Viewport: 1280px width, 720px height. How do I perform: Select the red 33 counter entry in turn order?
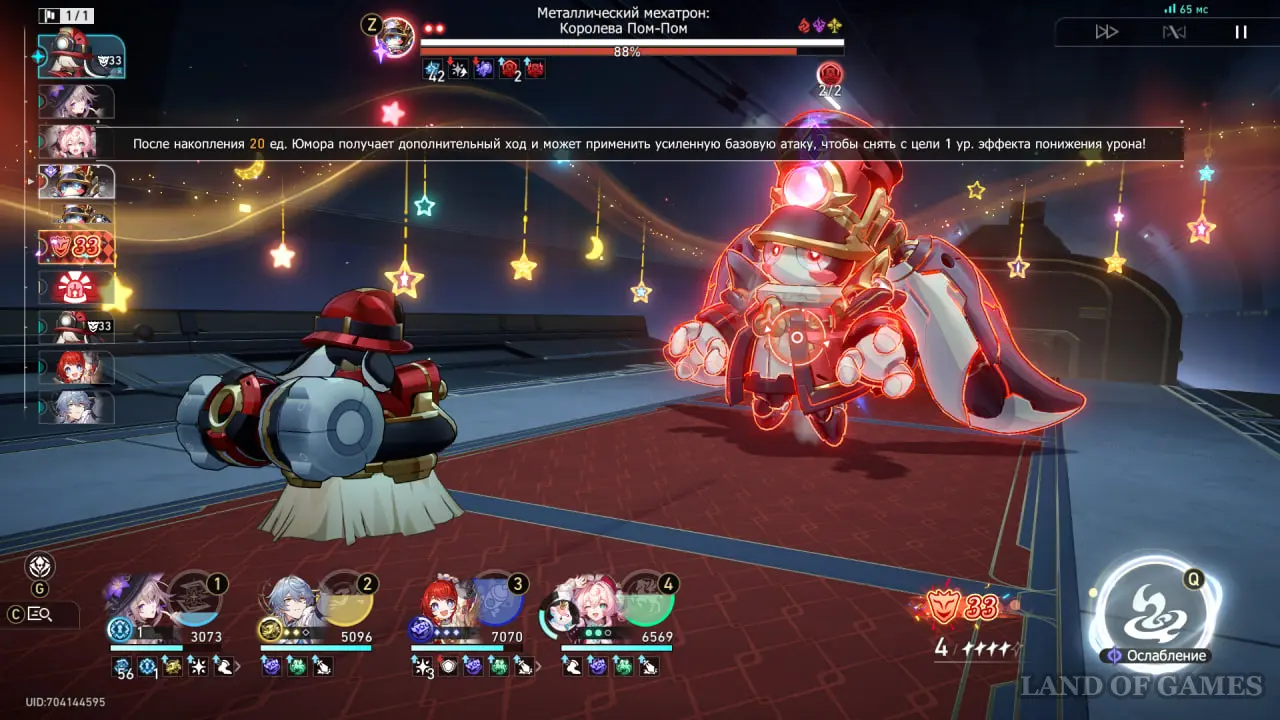pyautogui.click(x=76, y=246)
